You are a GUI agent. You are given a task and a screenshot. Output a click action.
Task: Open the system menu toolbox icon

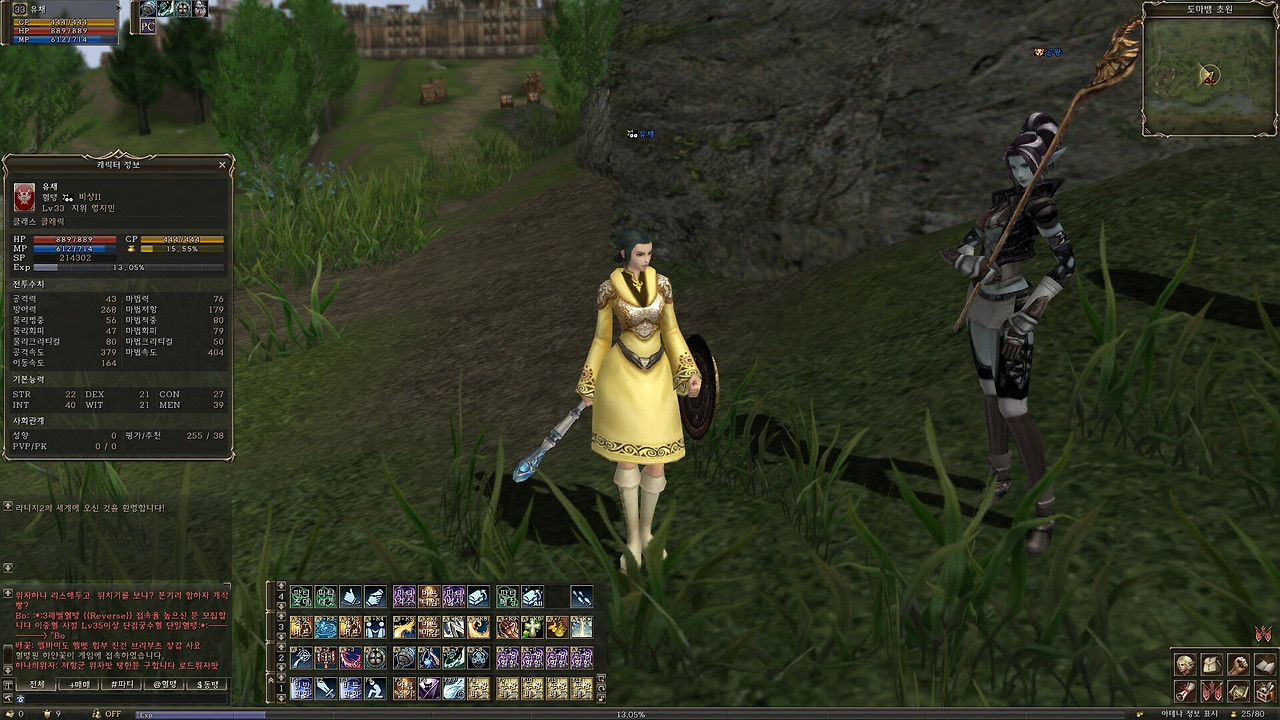click(1264, 691)
